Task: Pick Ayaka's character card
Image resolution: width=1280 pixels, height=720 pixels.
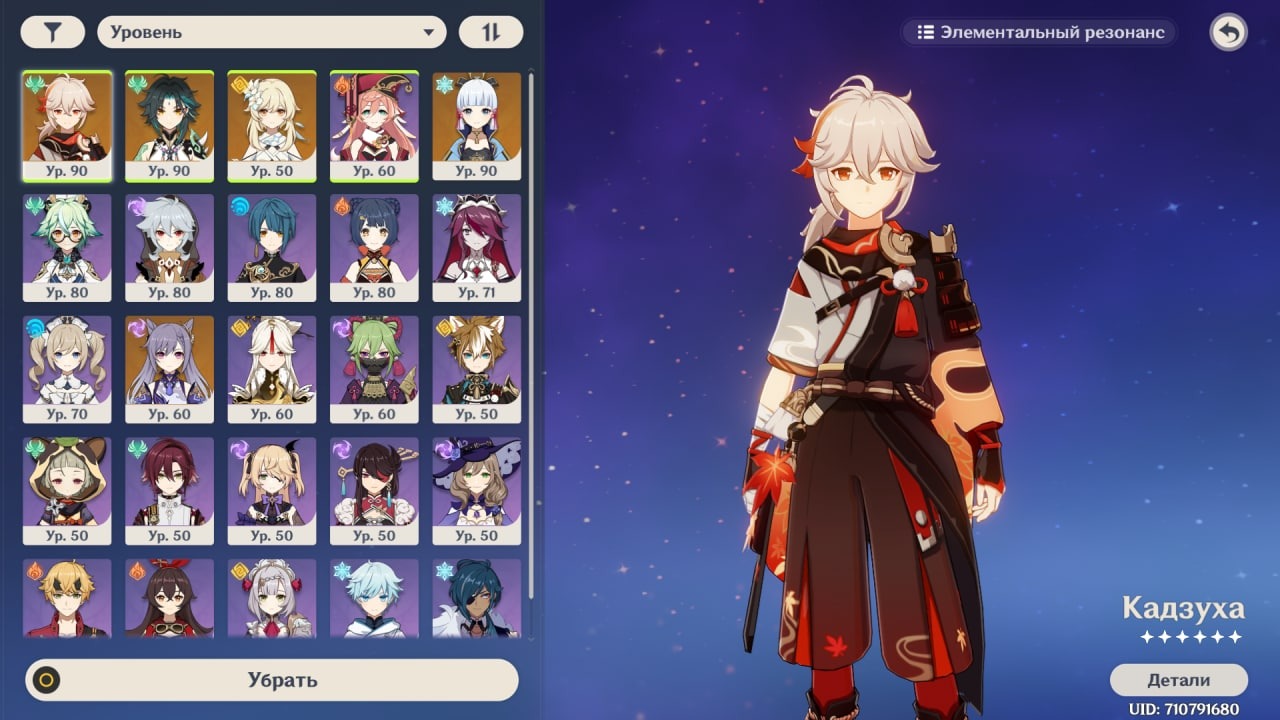Action: [x=477, y=125]
